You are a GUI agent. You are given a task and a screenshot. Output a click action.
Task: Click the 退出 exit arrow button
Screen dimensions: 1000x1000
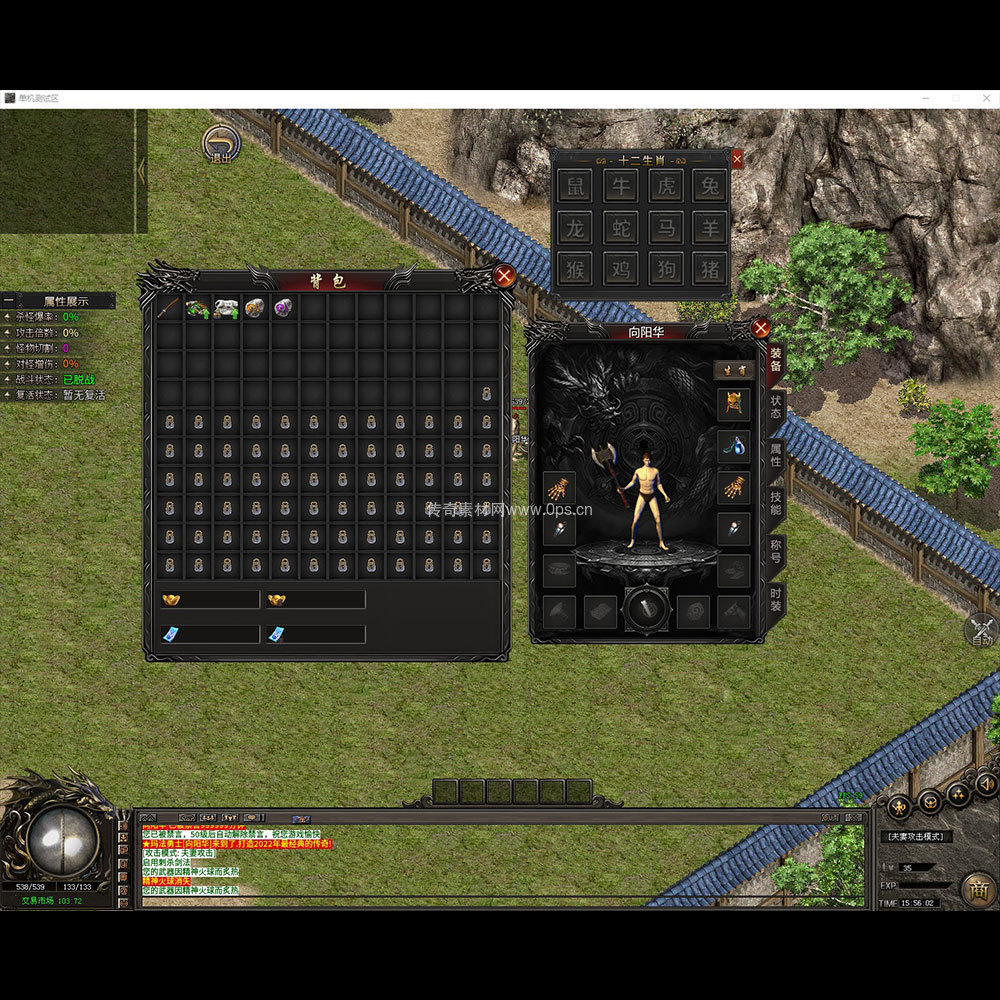(220, 143)
